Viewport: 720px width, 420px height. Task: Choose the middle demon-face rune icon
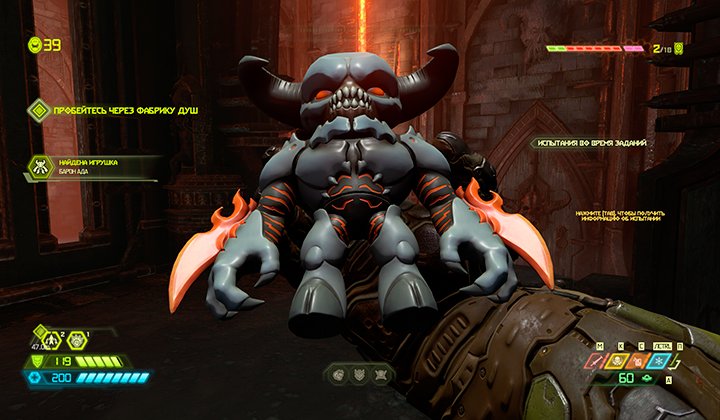tap(358, 376)
